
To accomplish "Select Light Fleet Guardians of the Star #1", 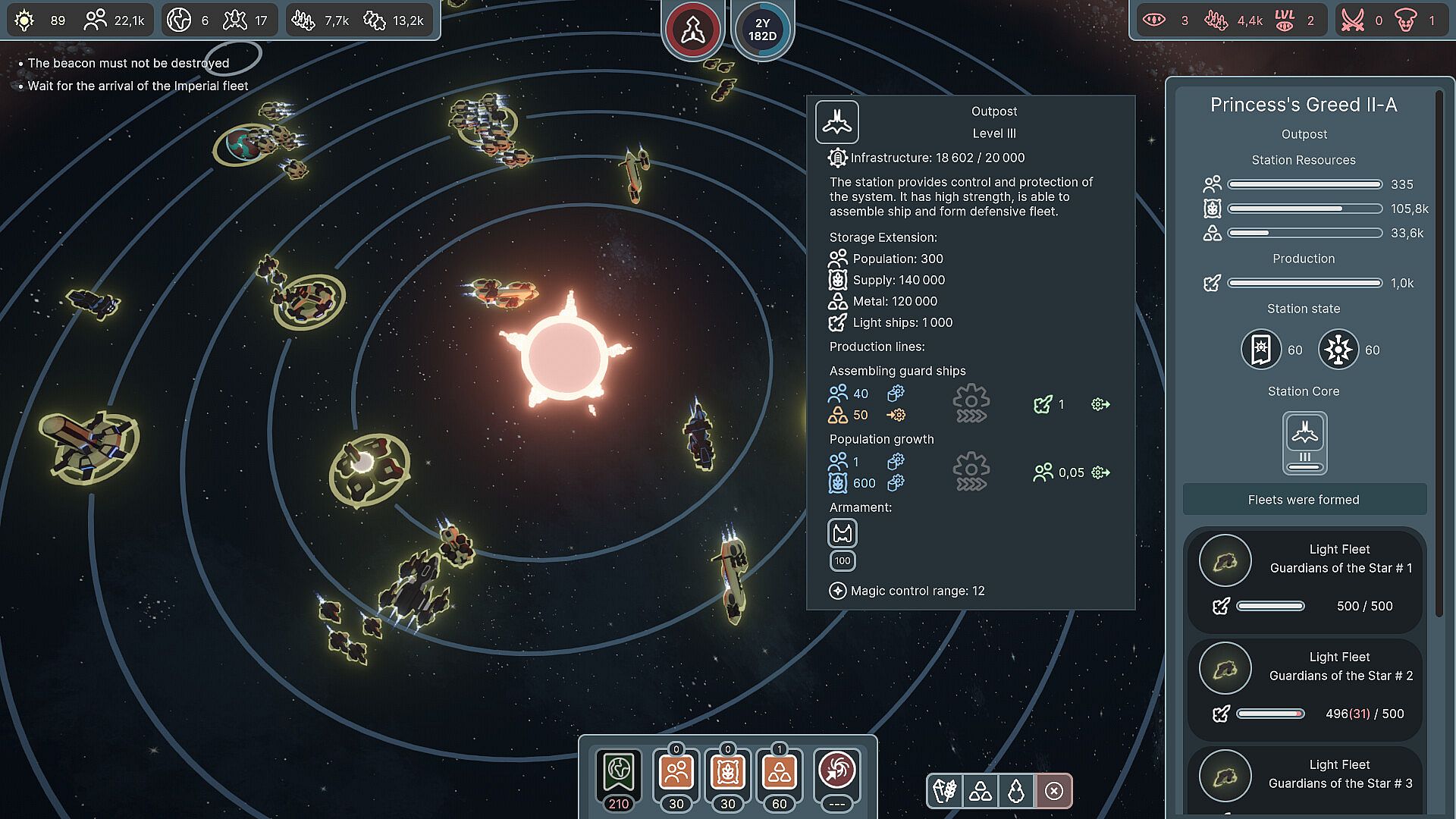I will click(1304, 580).
